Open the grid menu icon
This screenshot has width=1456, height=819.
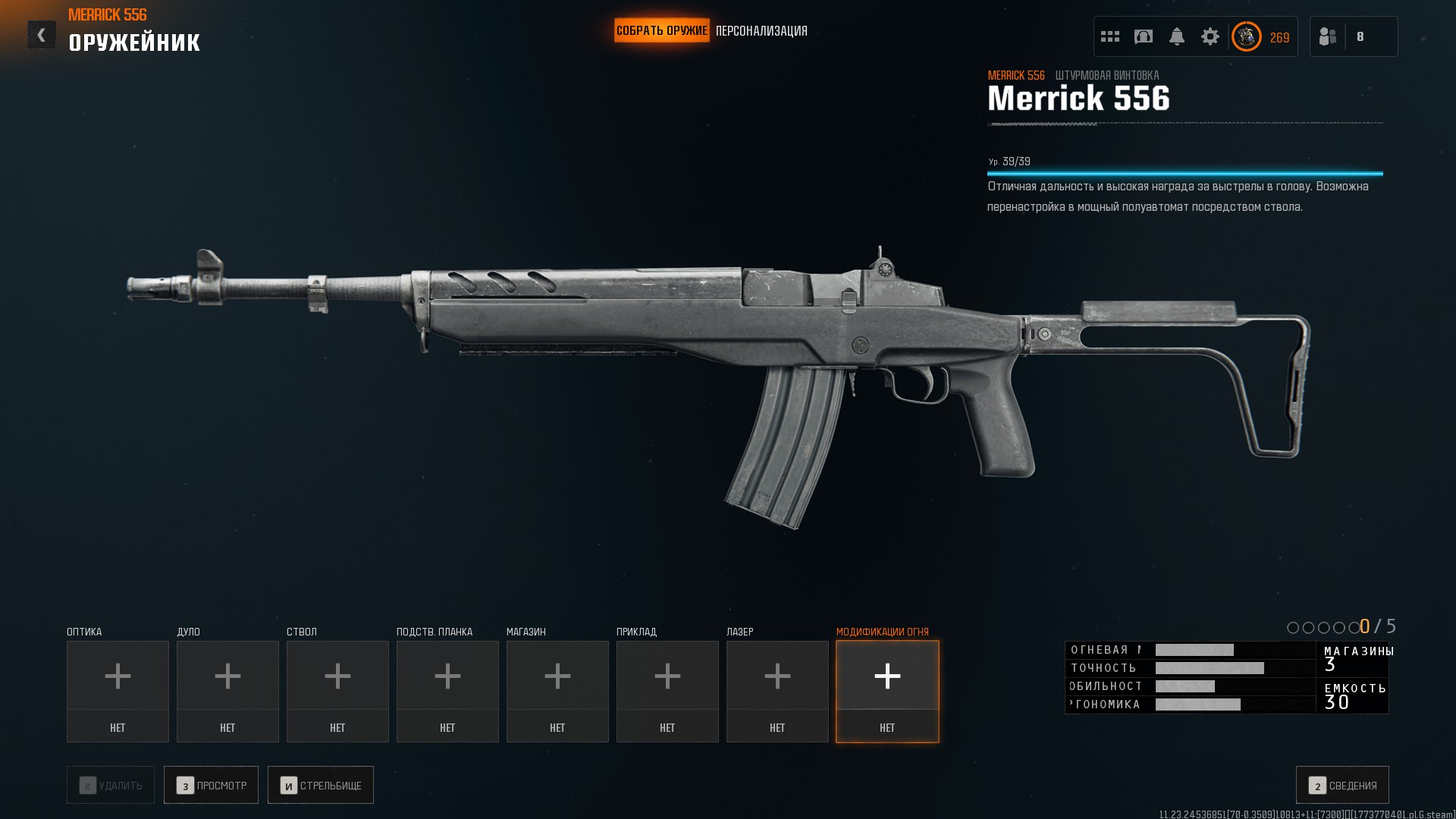point(1110,36)
